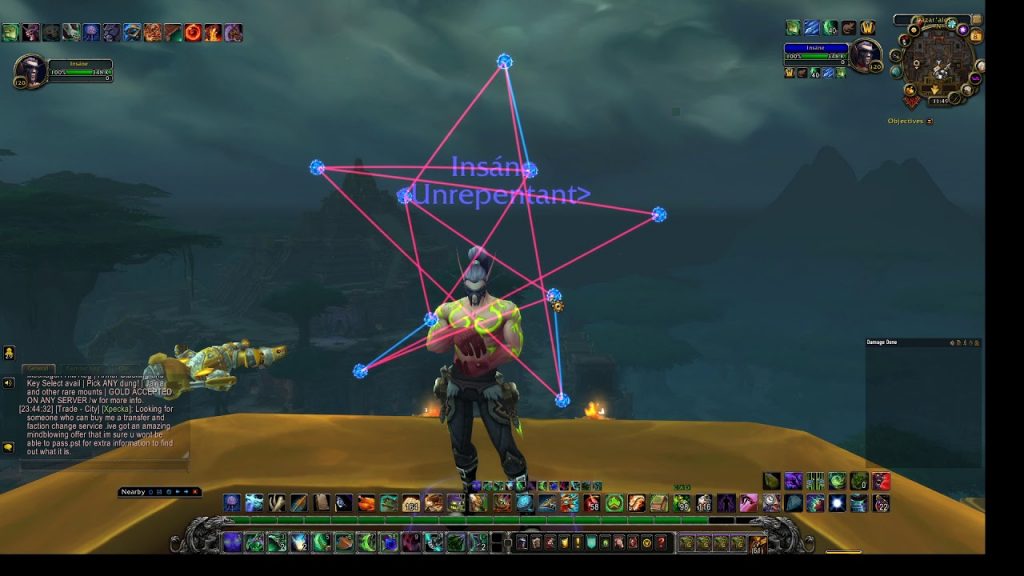Open the calendar button on the minimap
The height and width of the screenshot is (576, 1024).
tap(977, 37)
